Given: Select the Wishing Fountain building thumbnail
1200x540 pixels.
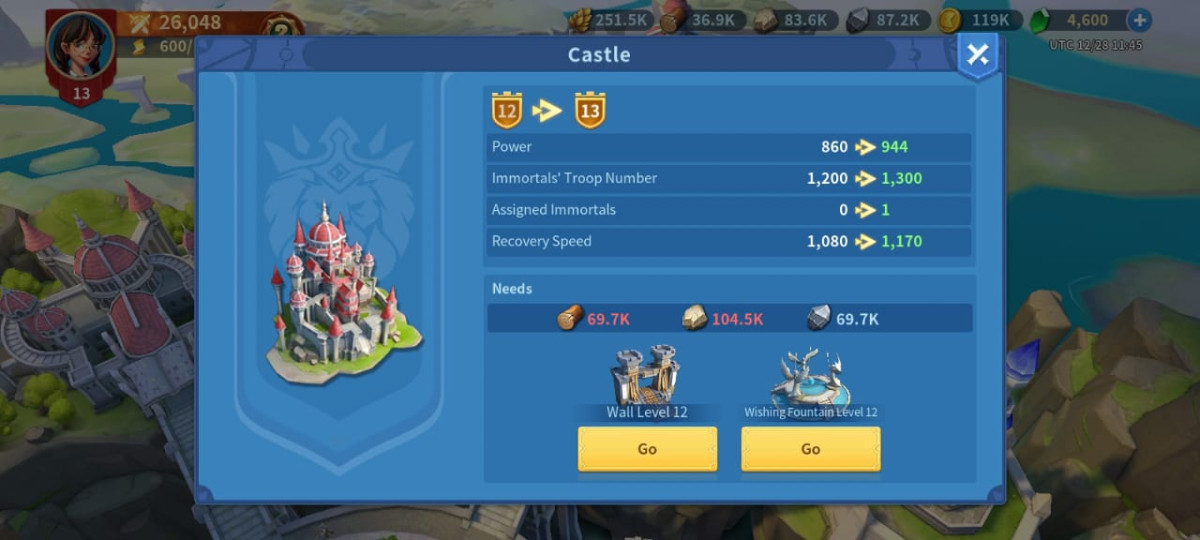Looking at the screenshot, I should tap(810, 378).
